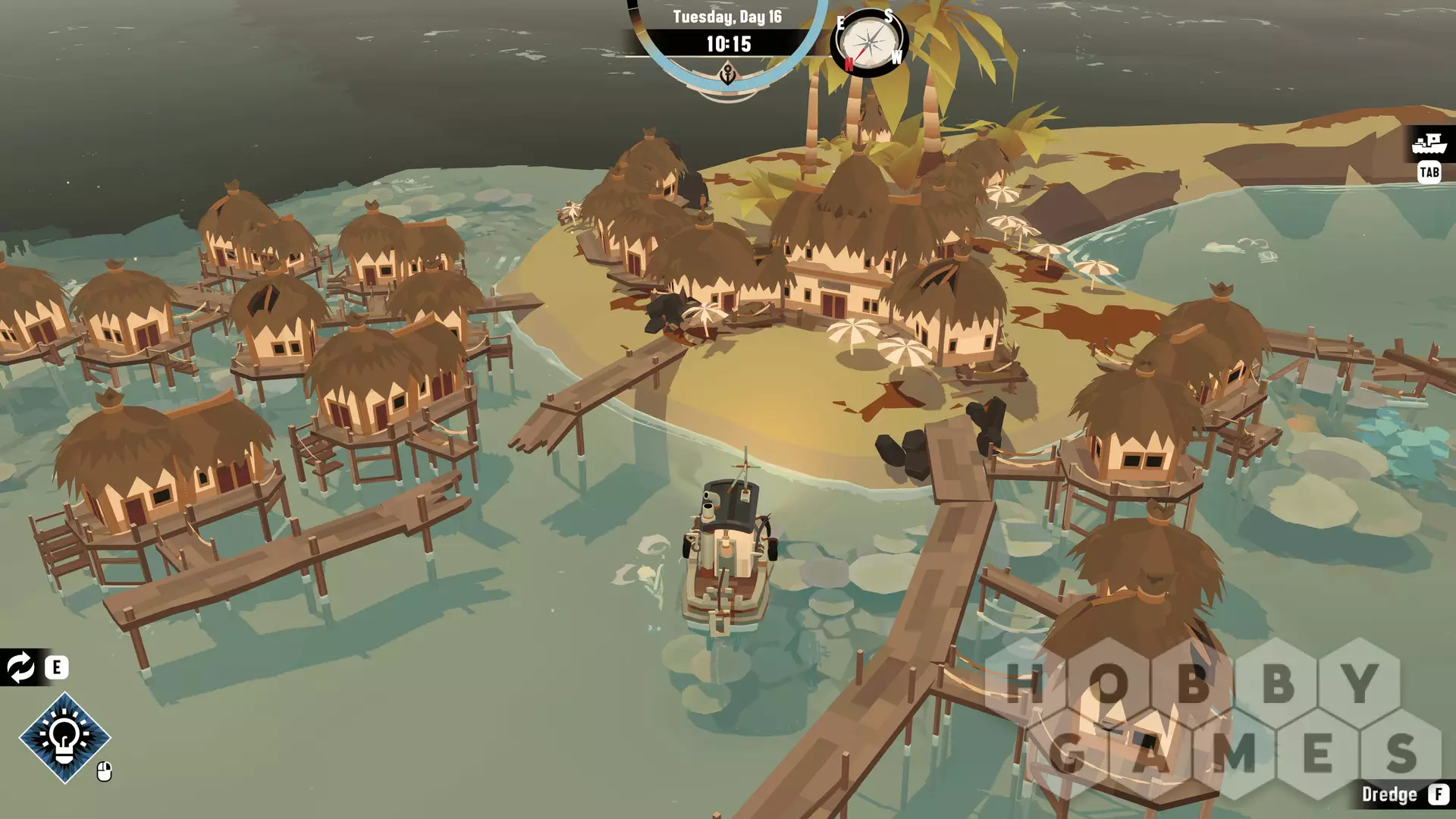Activate the lightbulb light ability
Image resolution: width=1456 pixels, height=819 pixels.
pyautogui.click(x=64, y=737)
